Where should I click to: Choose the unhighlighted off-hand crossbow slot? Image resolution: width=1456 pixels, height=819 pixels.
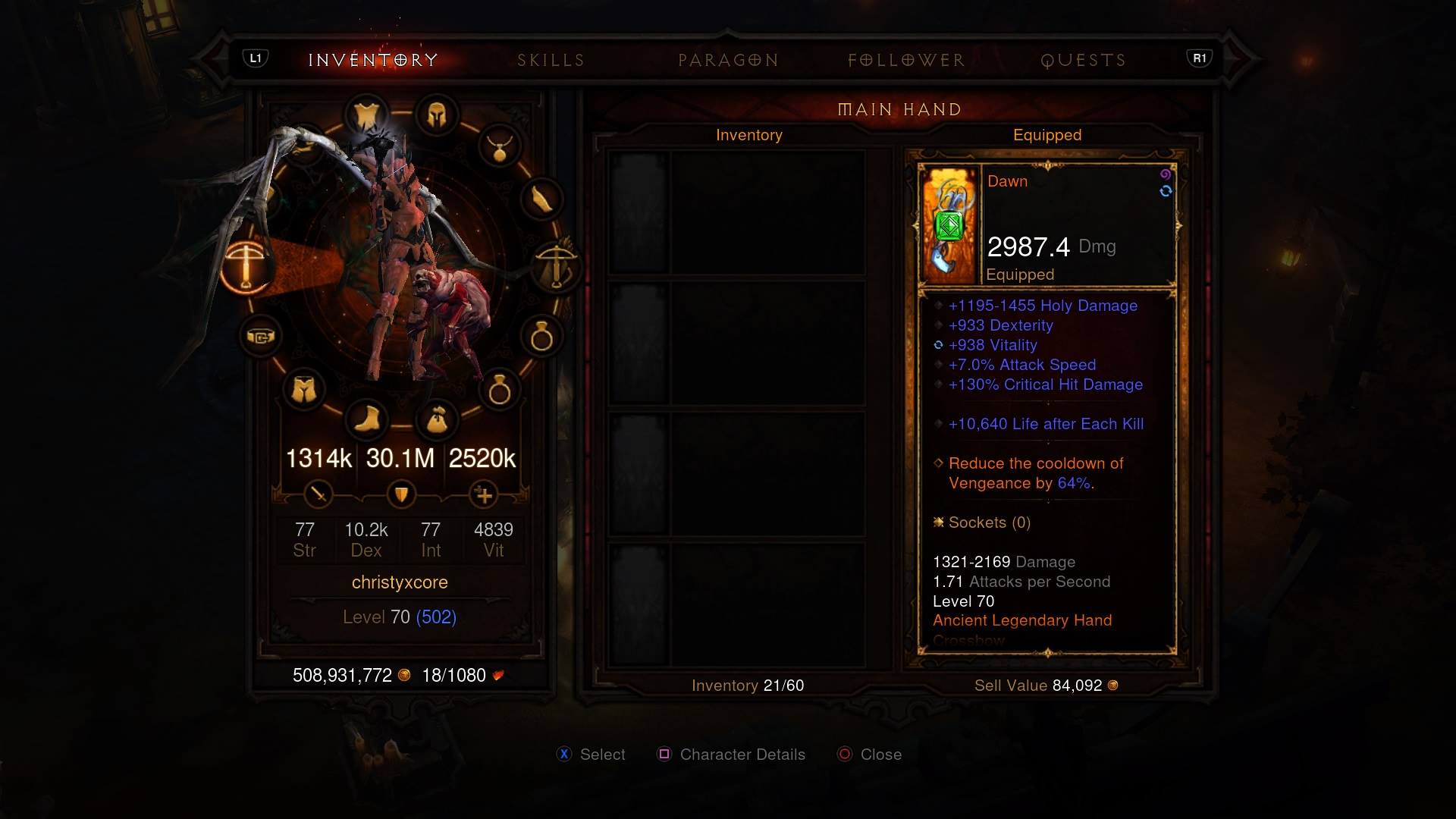(556, 265)
